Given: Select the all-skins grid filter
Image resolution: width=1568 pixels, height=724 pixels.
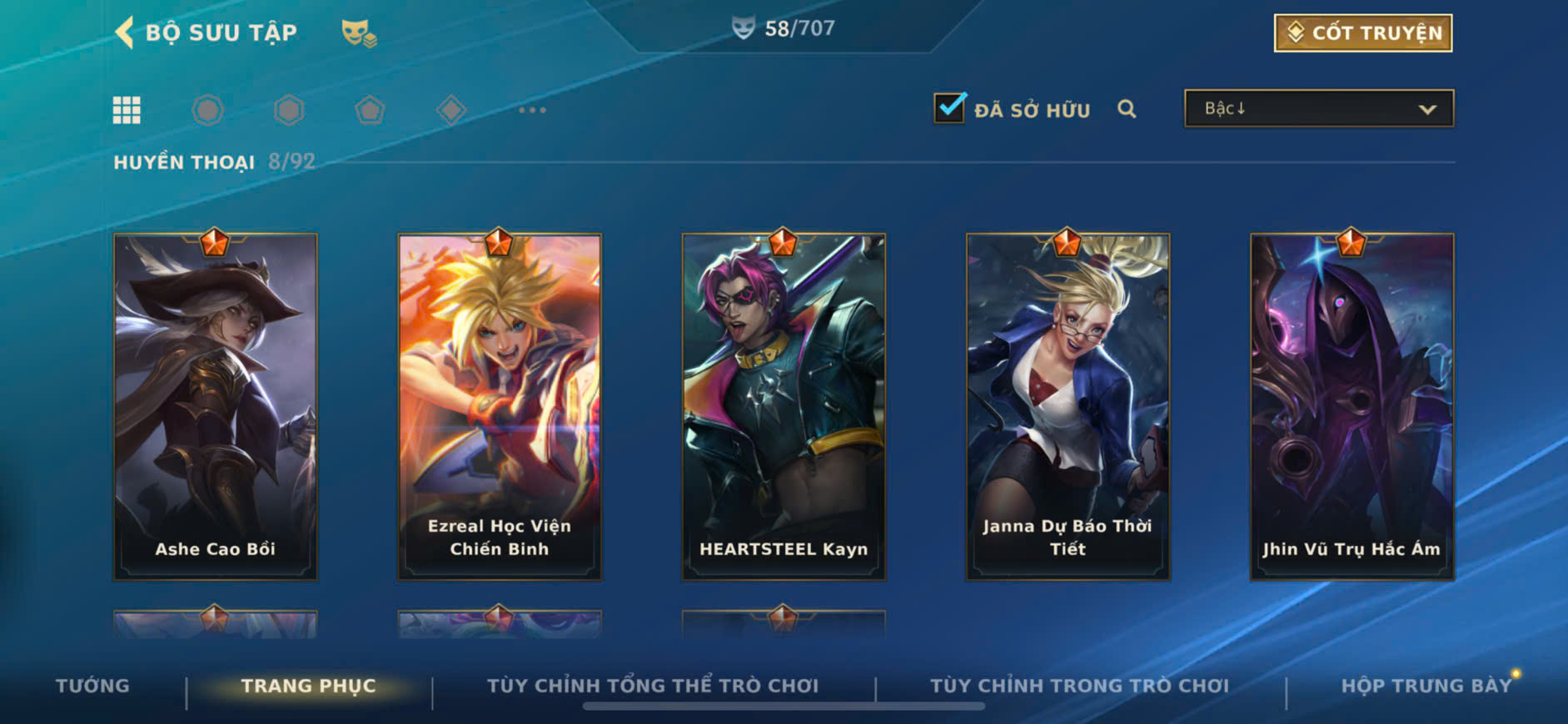Looking at the screenshot, I should [x=127, y=110].
